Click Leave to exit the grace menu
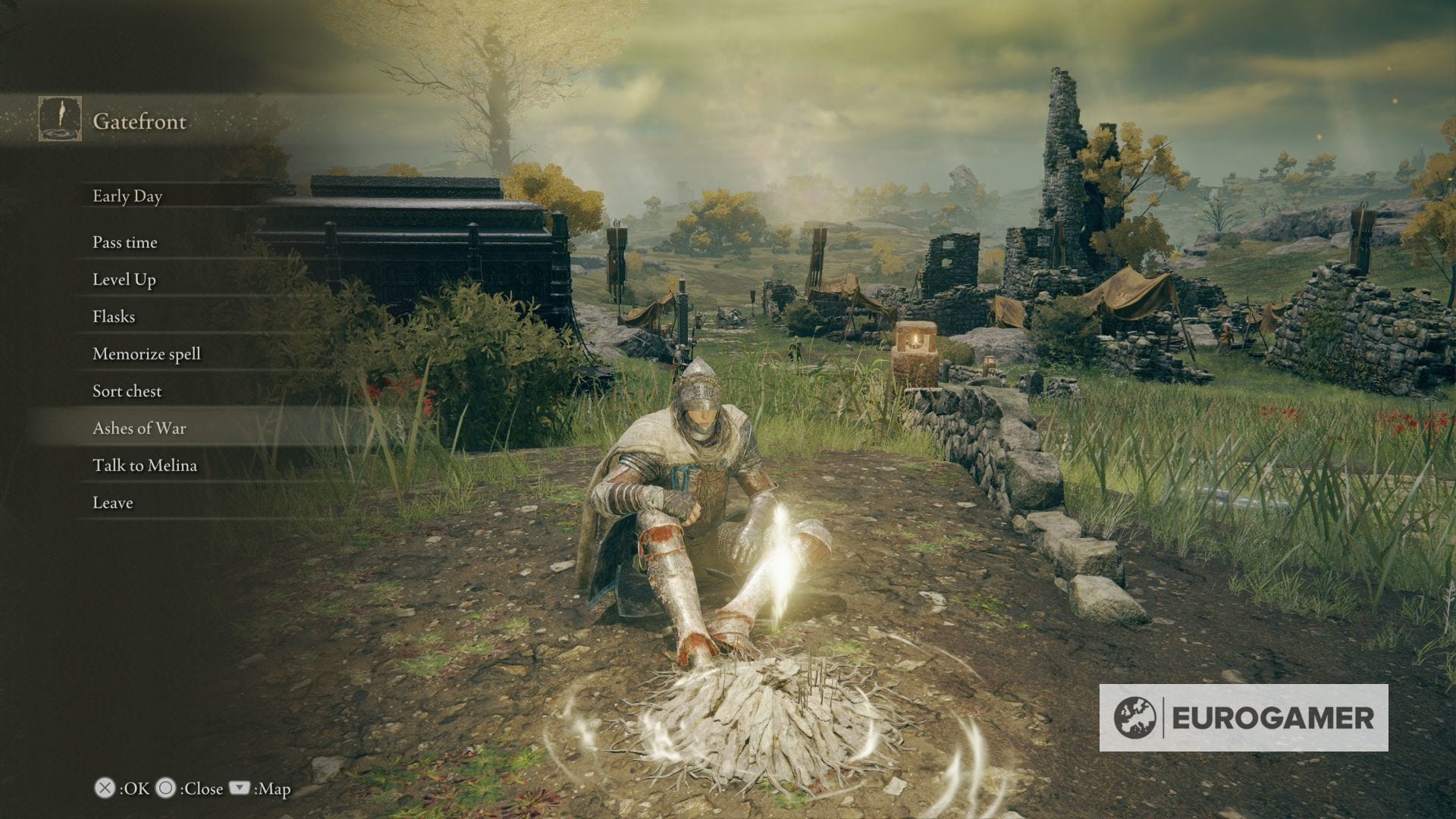This screenshot has width=1456, height=819. coord(111,502)
